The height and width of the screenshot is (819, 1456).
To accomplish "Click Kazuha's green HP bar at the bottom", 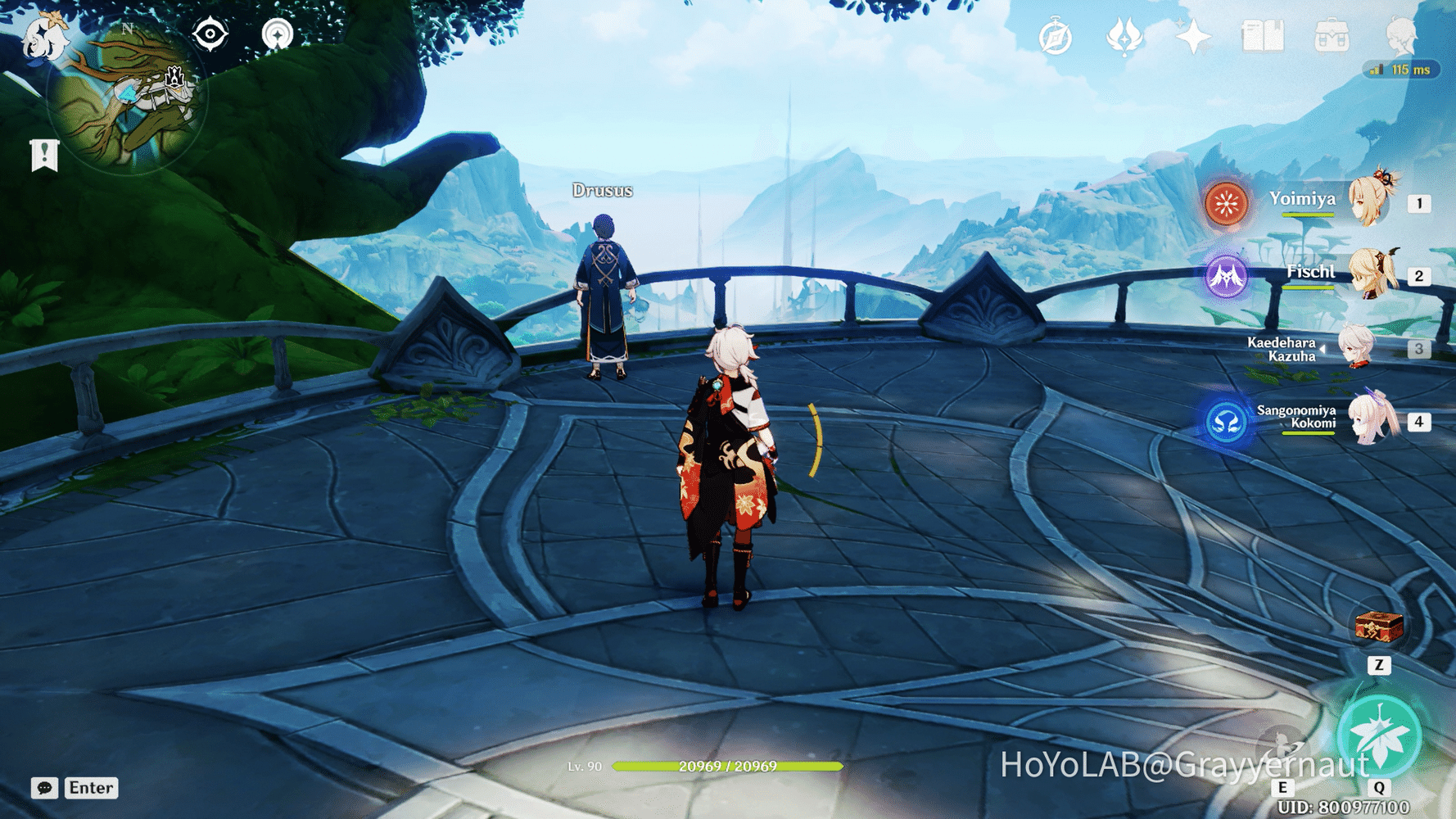I will point(727,768).
